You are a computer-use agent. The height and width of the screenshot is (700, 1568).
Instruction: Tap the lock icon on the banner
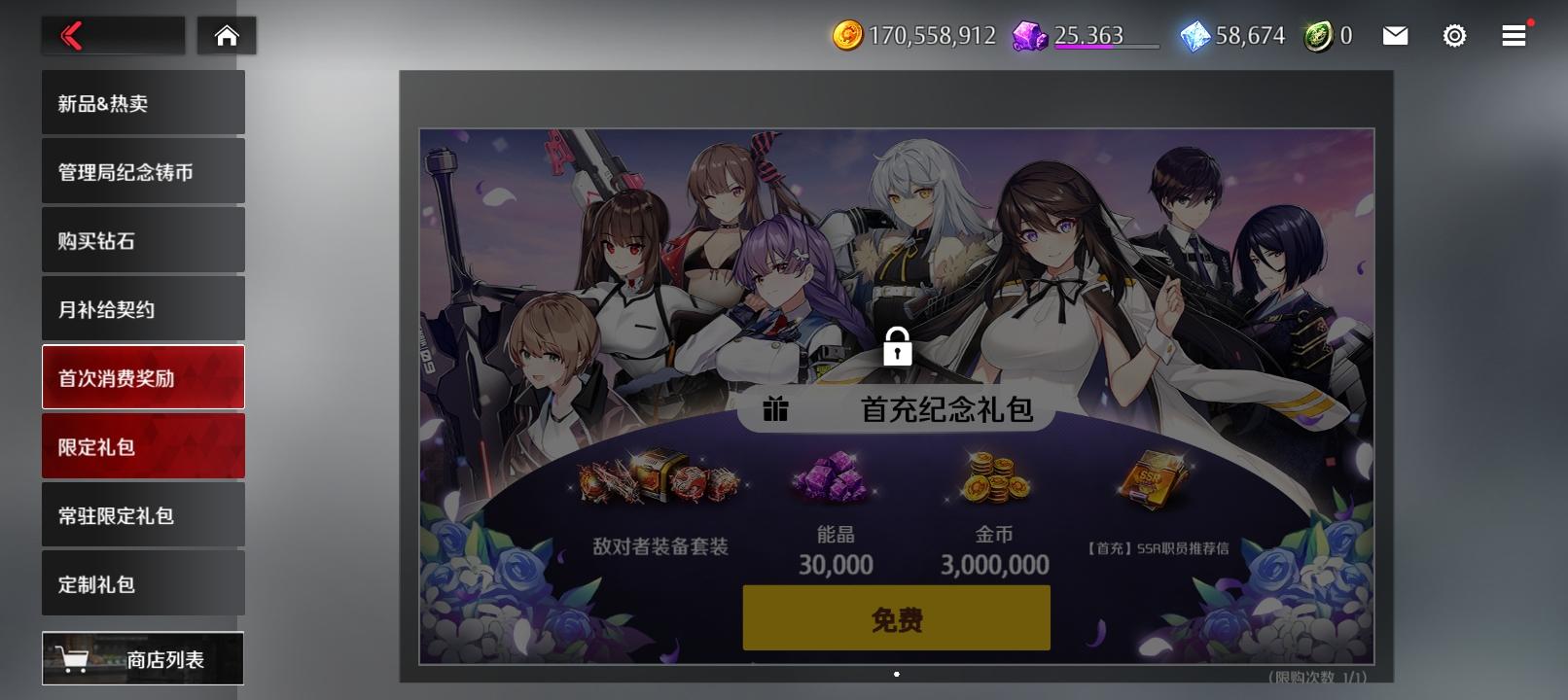point(897,348)
